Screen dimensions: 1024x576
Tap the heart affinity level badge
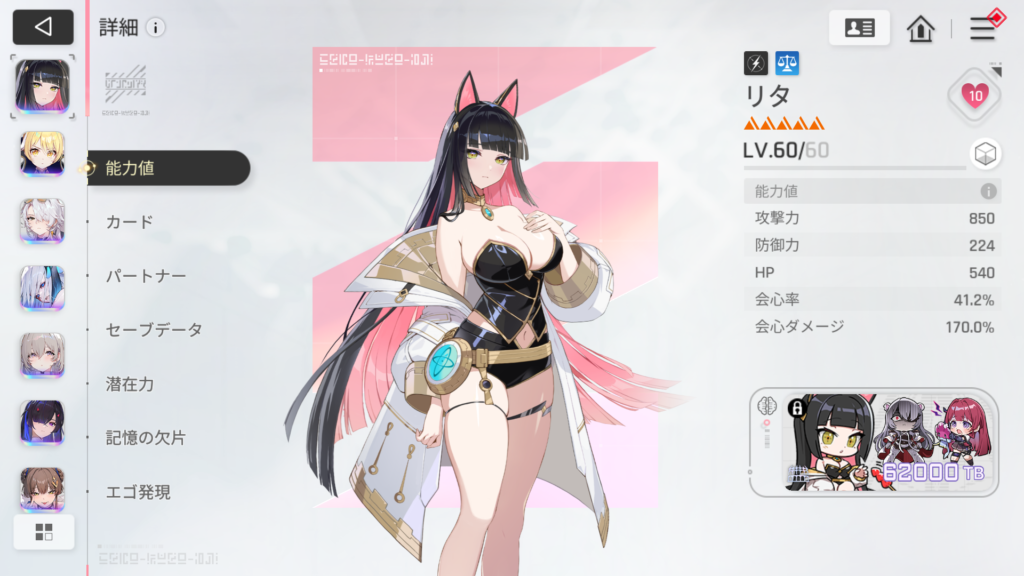click(974, 96)
